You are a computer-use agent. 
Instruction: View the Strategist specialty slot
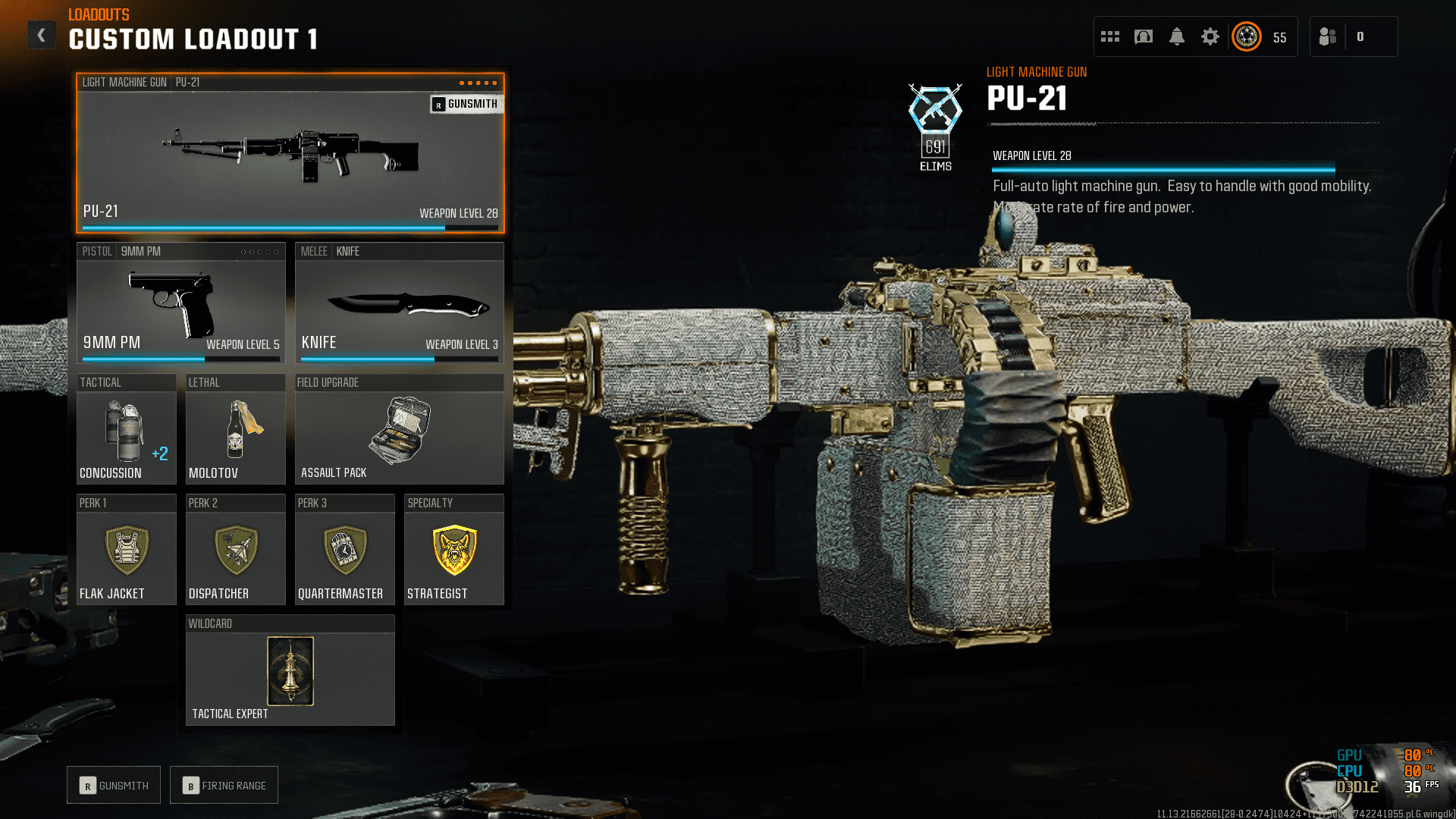click(453, 550)
